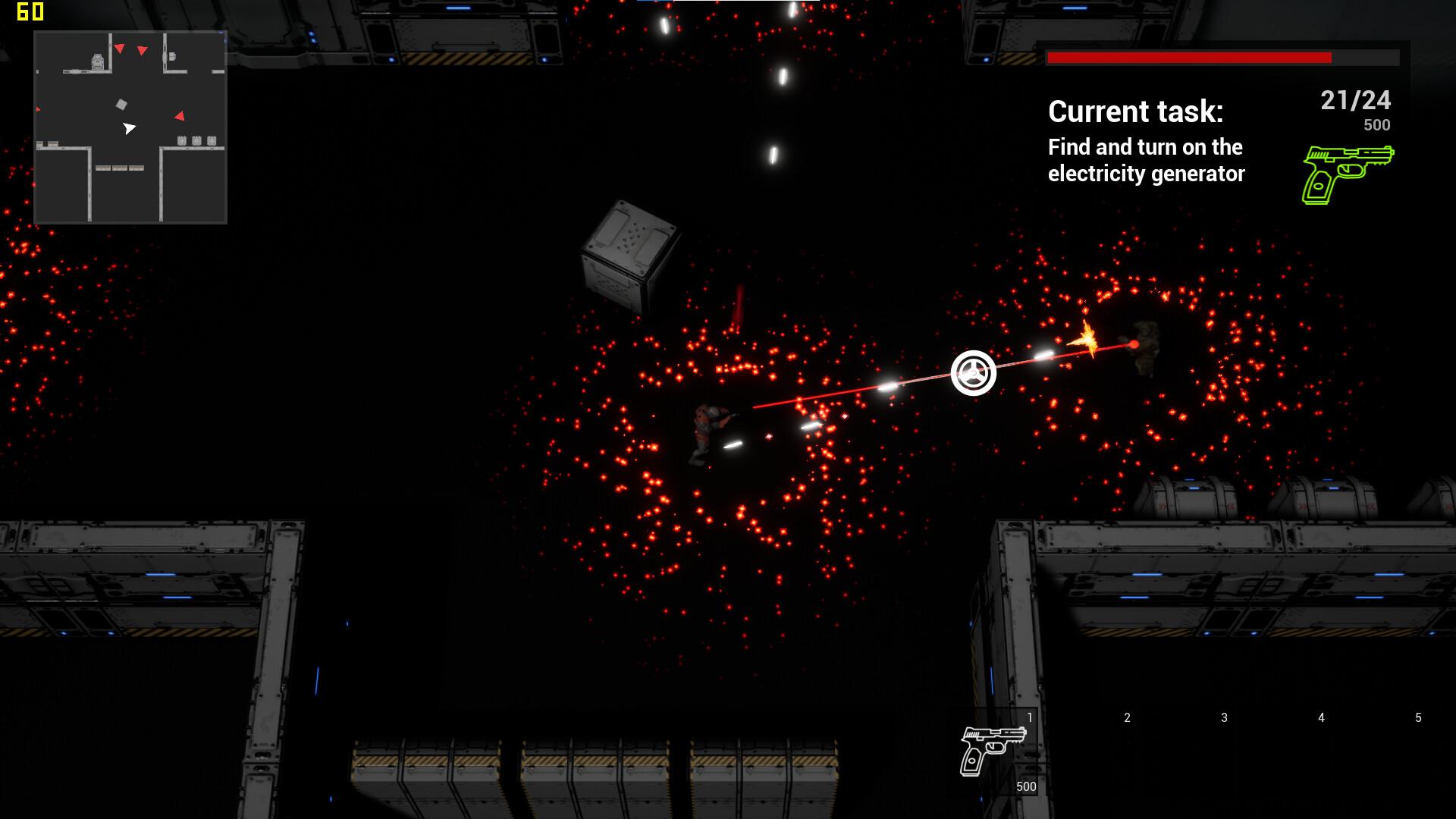Select the pistol in hotbar slot 1
The width and height of the screenshot is (1456, 819).
click(992, 751)
